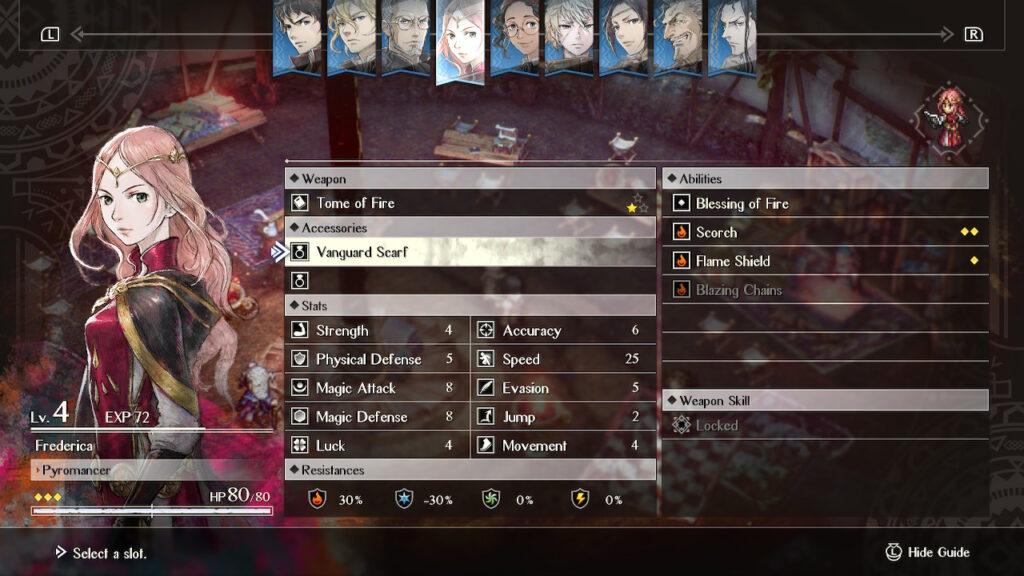Viewport: 1024px width, 576px height.
Task: Choose the Vanguard Scarf accessory slot
Action: [x=470, y=252]
